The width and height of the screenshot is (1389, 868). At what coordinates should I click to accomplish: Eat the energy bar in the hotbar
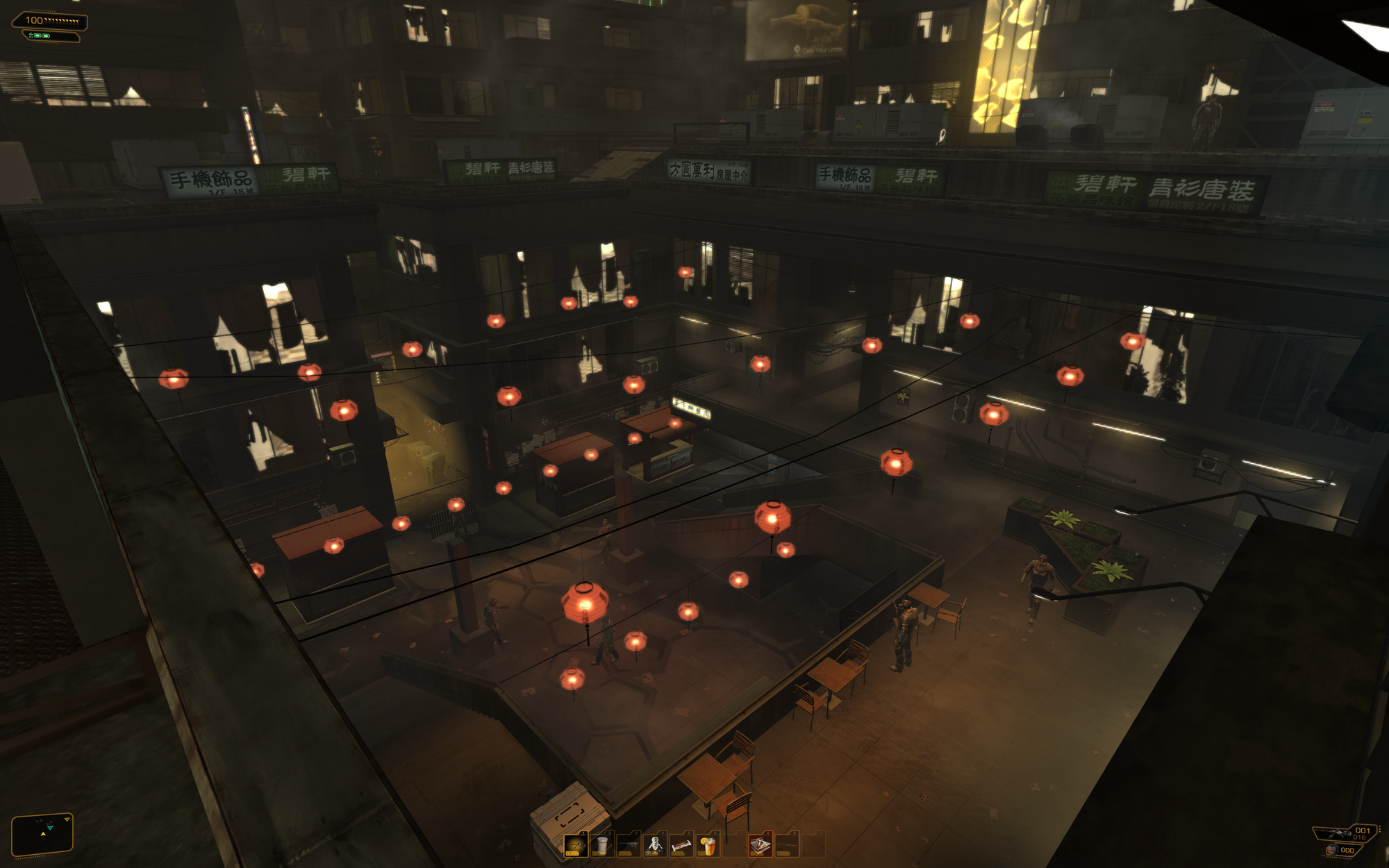pyautogui.click(x=681, y=845)
